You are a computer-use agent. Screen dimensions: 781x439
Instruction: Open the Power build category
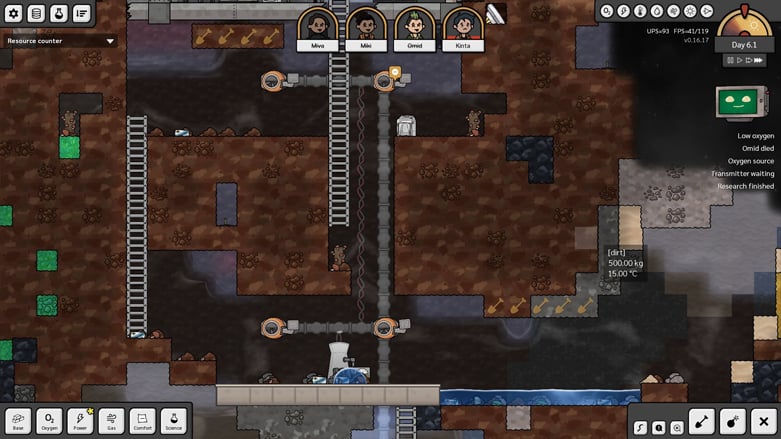pyautogui.click(x=80, y=420)
